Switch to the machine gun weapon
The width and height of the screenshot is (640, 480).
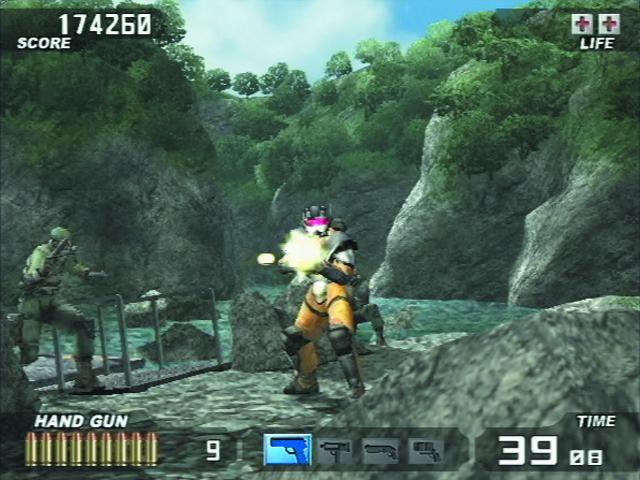click(x=335, y=450)
